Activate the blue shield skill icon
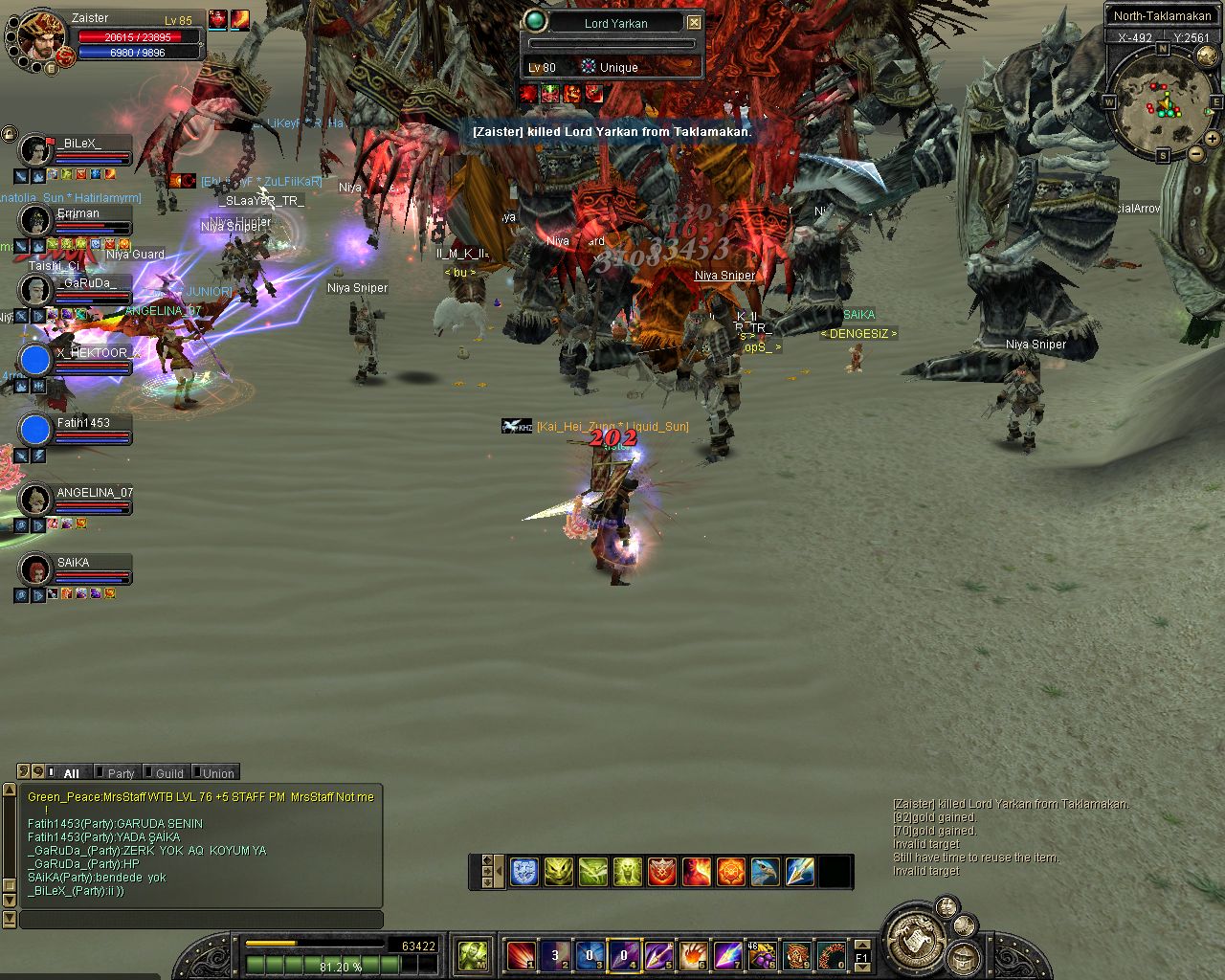Viewport: 1225px width, 980px height. coord(523,872)
